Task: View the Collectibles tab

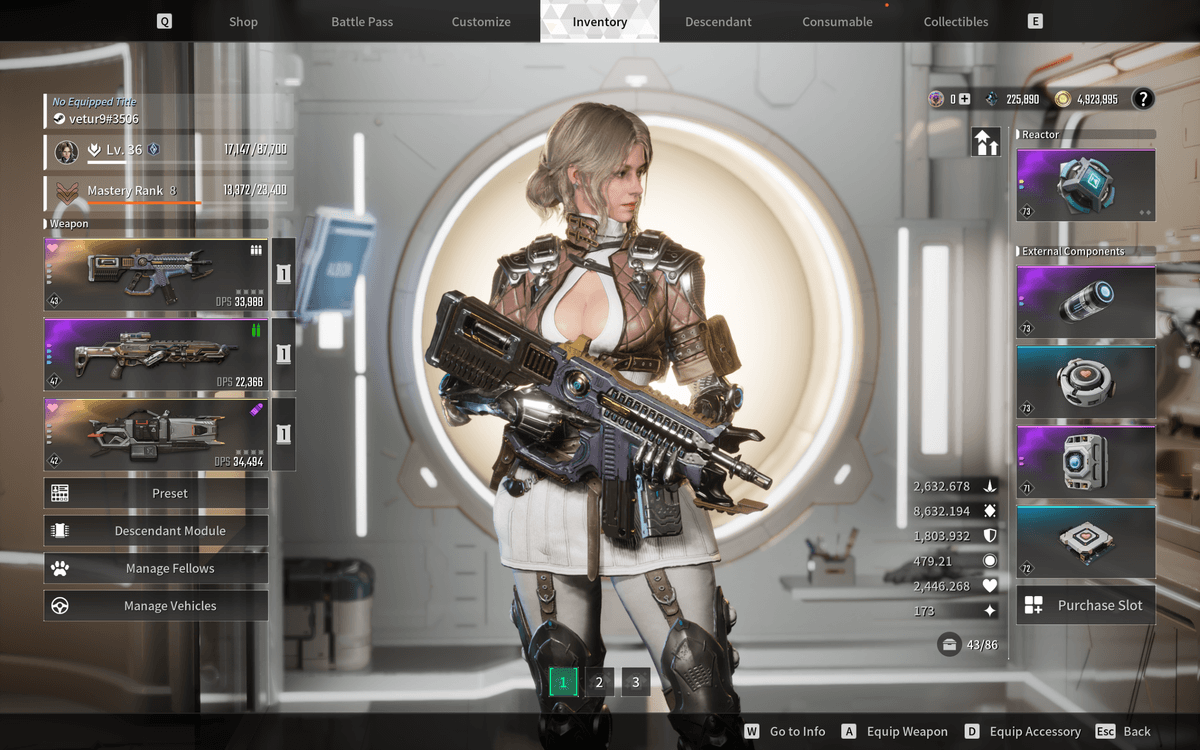Action: (x=956, y=21)
